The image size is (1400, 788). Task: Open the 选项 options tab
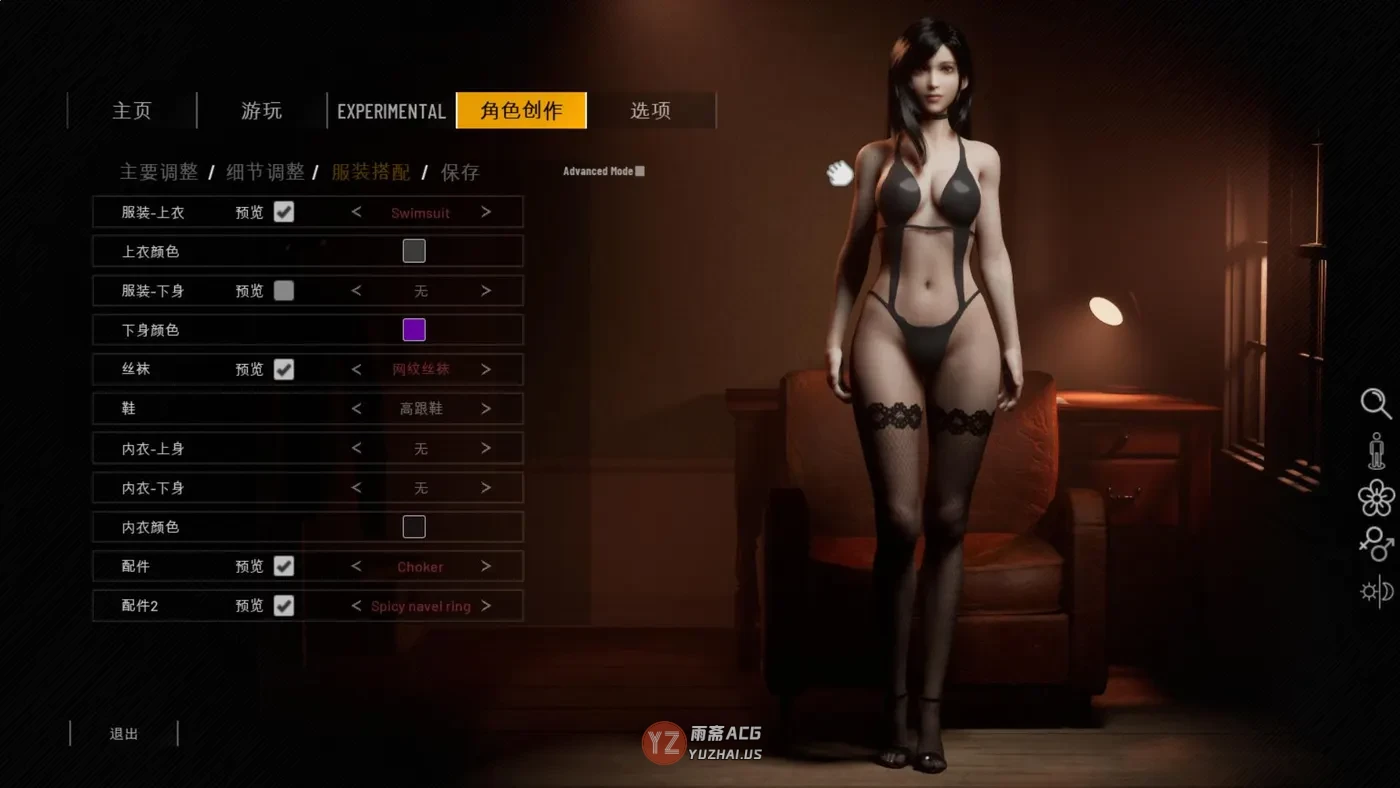[650, 111]
